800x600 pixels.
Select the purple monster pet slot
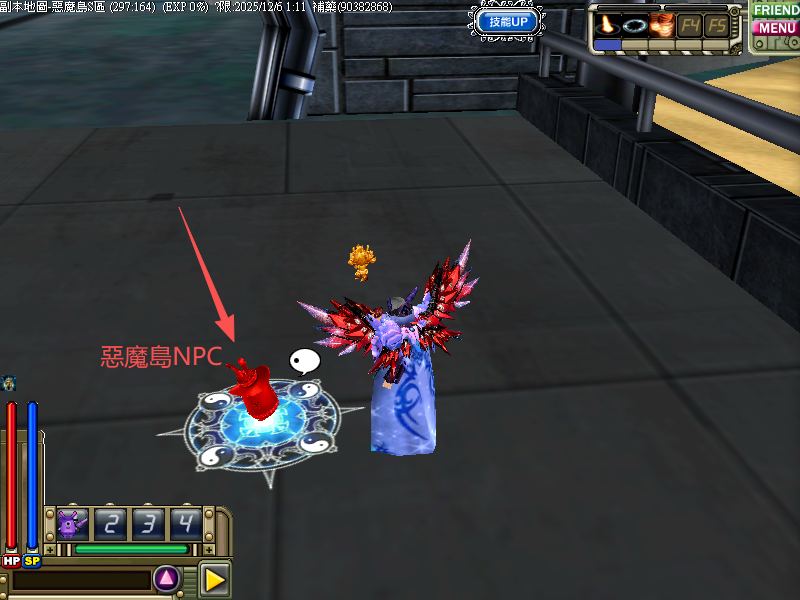[x=72, y=523]
